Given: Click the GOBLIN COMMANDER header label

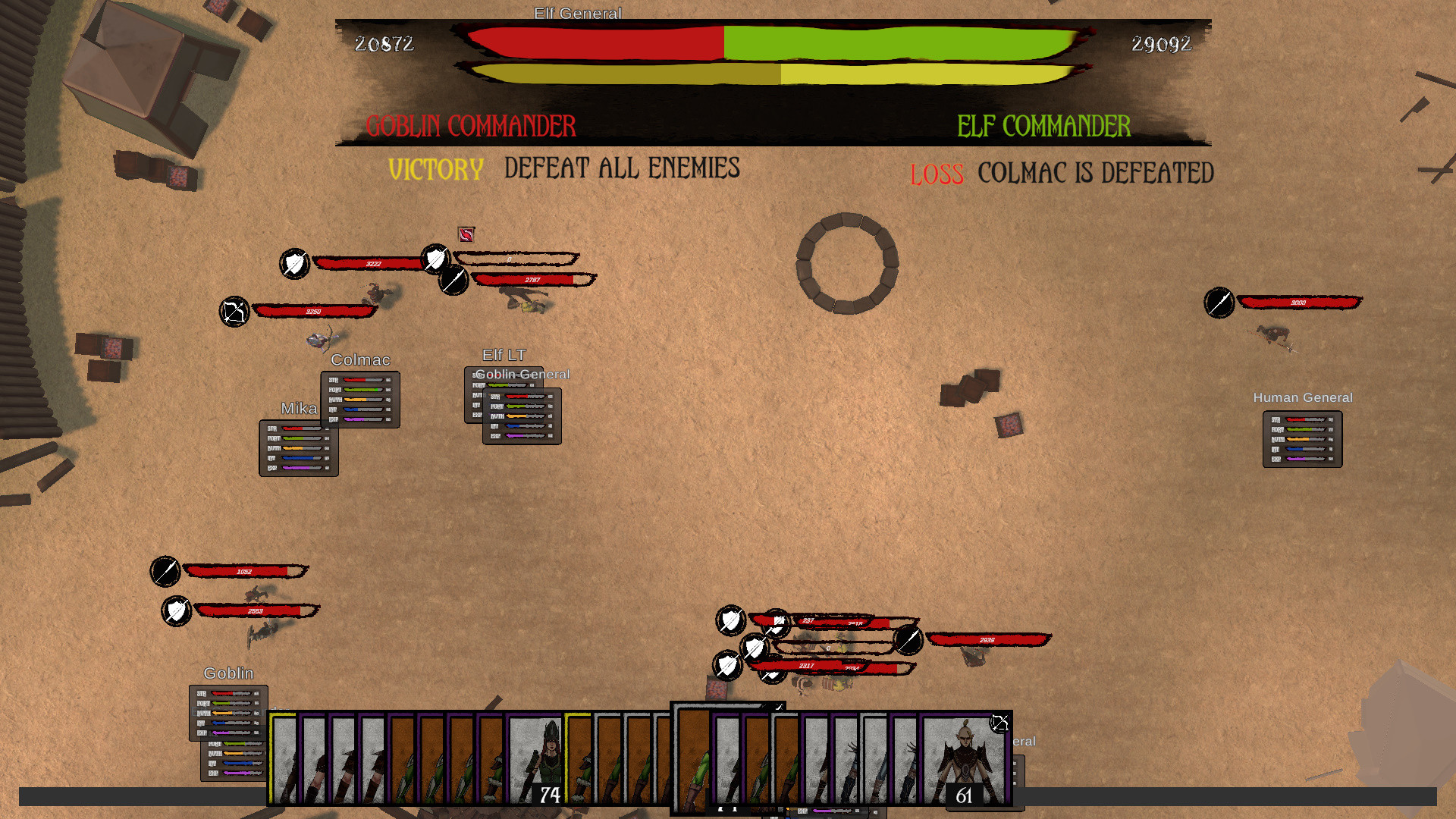Looking at the screenshot, I should [471, 126].
